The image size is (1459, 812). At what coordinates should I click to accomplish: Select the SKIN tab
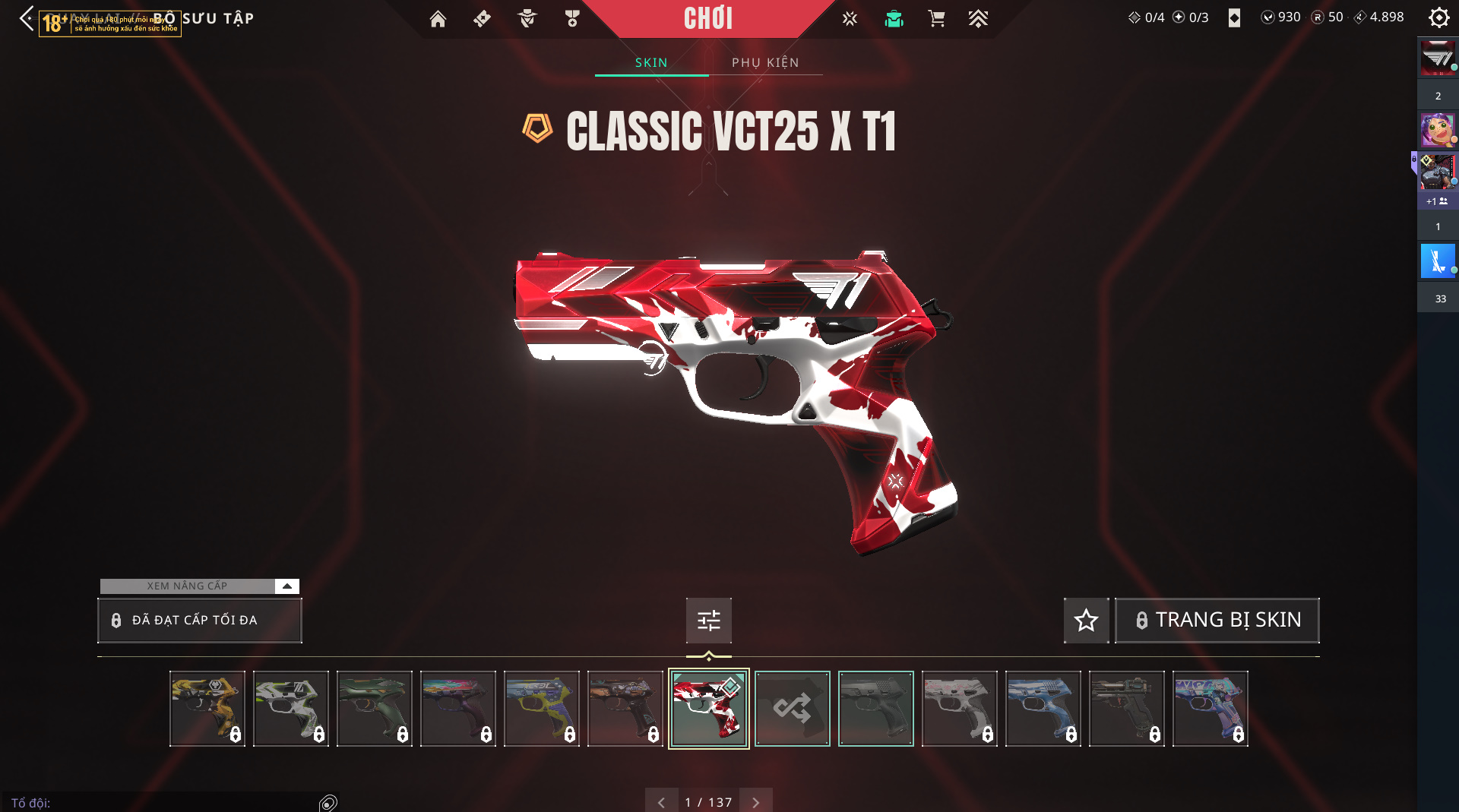click(x=651, y=62)
